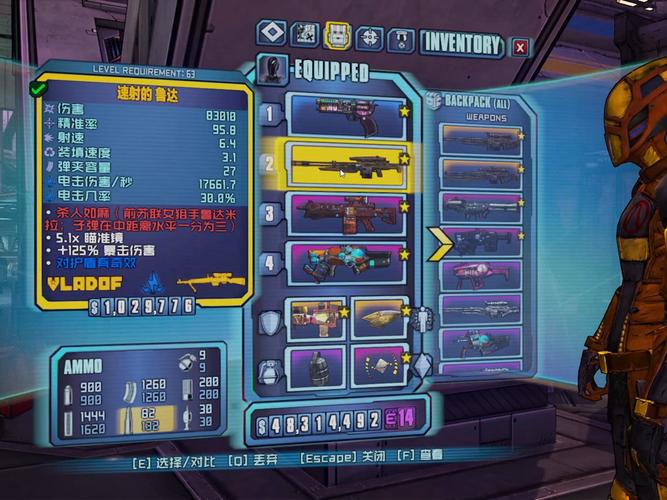Select the Vladof sniper rifle in slot 2

346,164
